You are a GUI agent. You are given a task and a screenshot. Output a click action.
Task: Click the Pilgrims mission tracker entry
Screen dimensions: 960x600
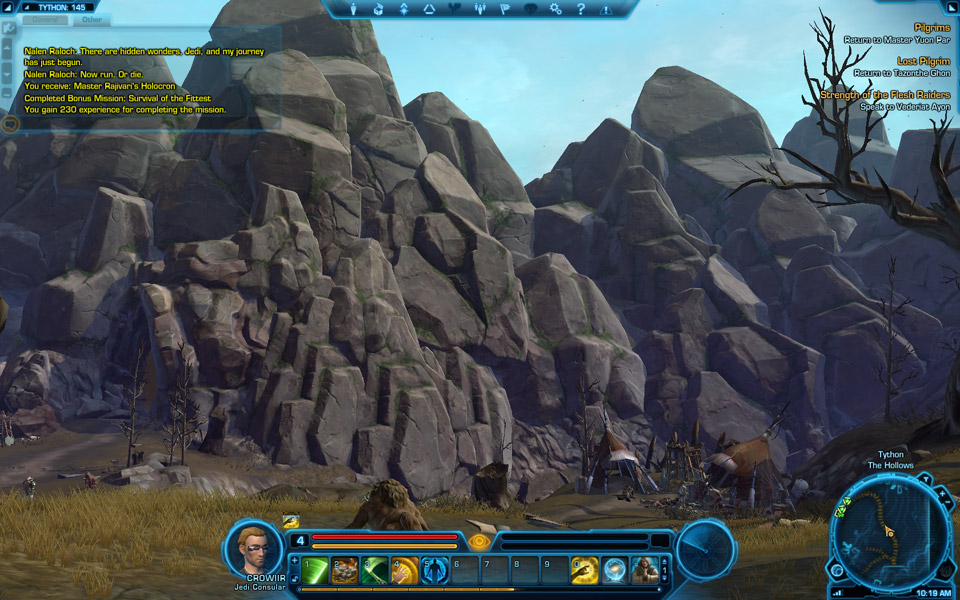931,28
